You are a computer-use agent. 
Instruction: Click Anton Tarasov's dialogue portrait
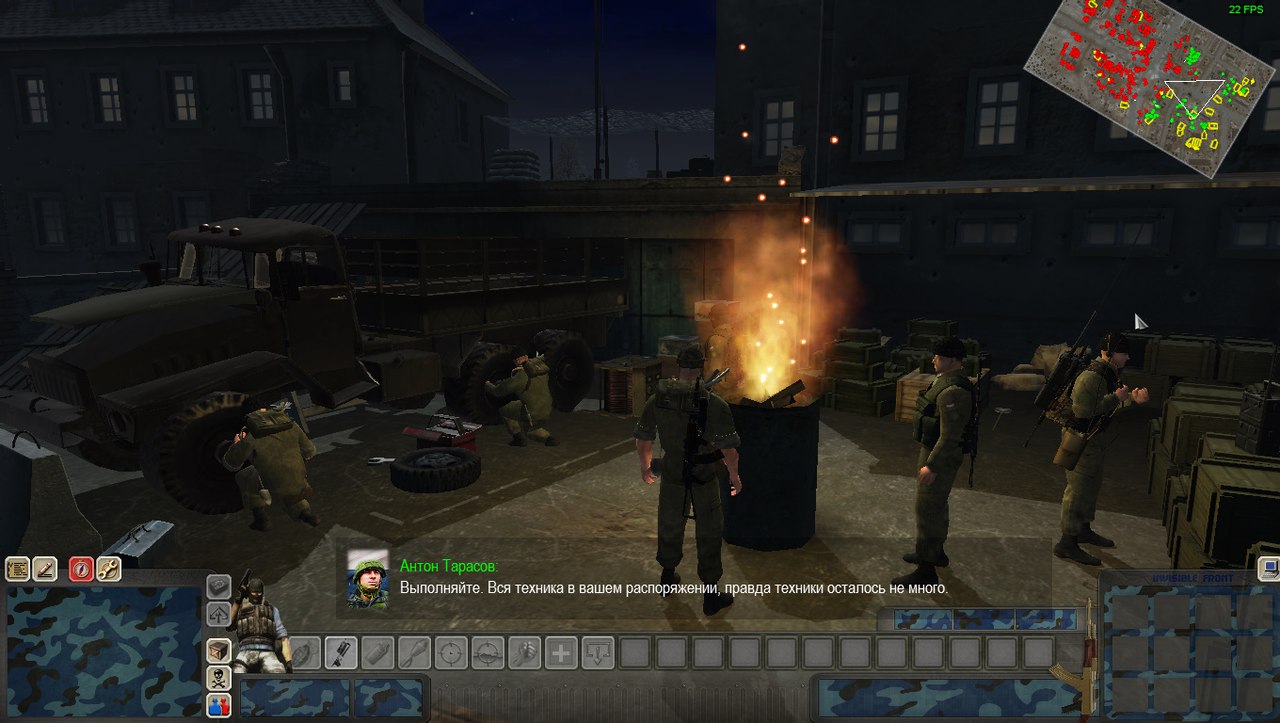click(367, 578)
